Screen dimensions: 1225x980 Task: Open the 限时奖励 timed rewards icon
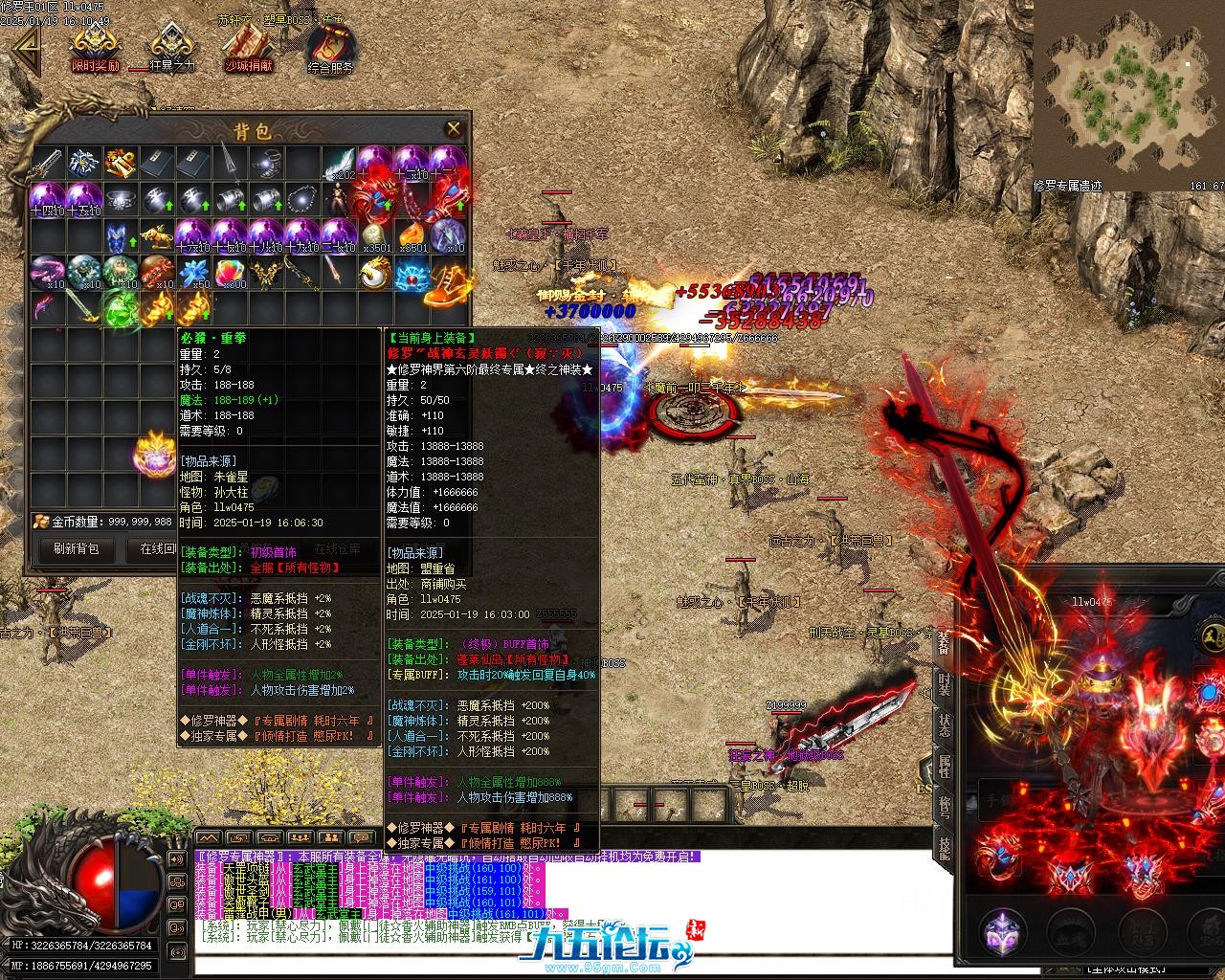click(x=96, y=47)
